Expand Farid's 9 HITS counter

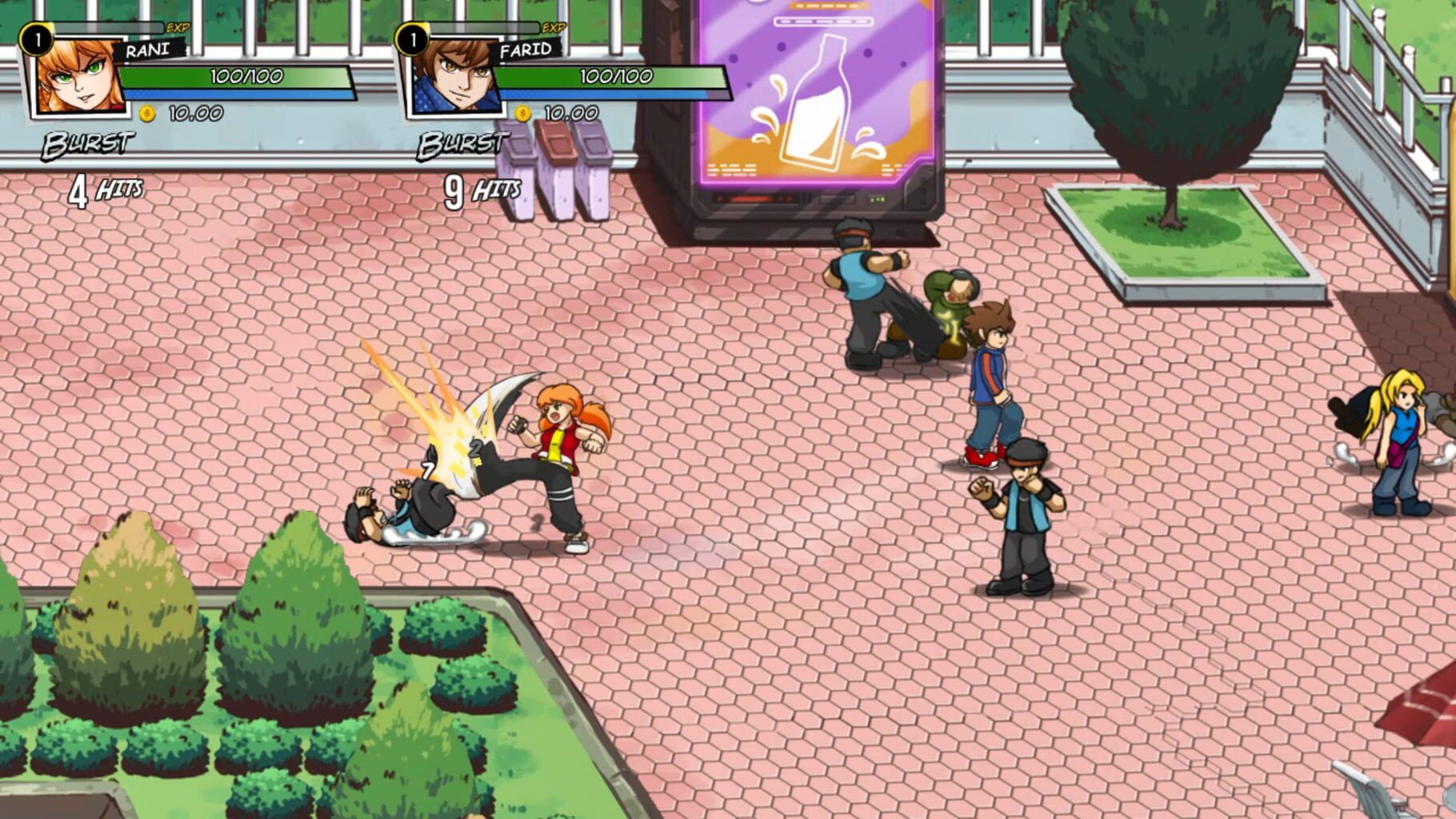click(481, 190)
